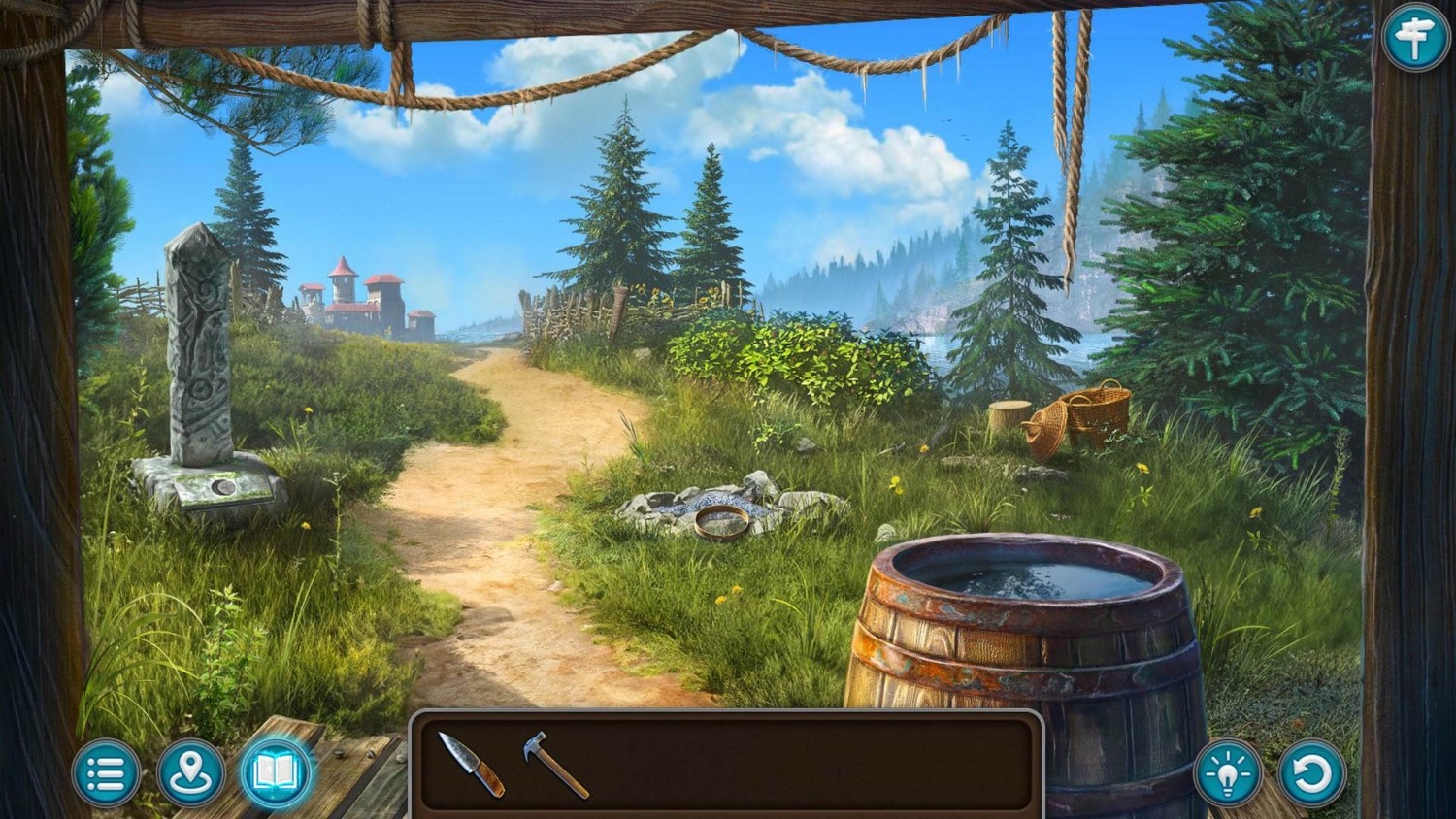Open the map location pin button
This screenshot has width=1456, height=819.
190,773
